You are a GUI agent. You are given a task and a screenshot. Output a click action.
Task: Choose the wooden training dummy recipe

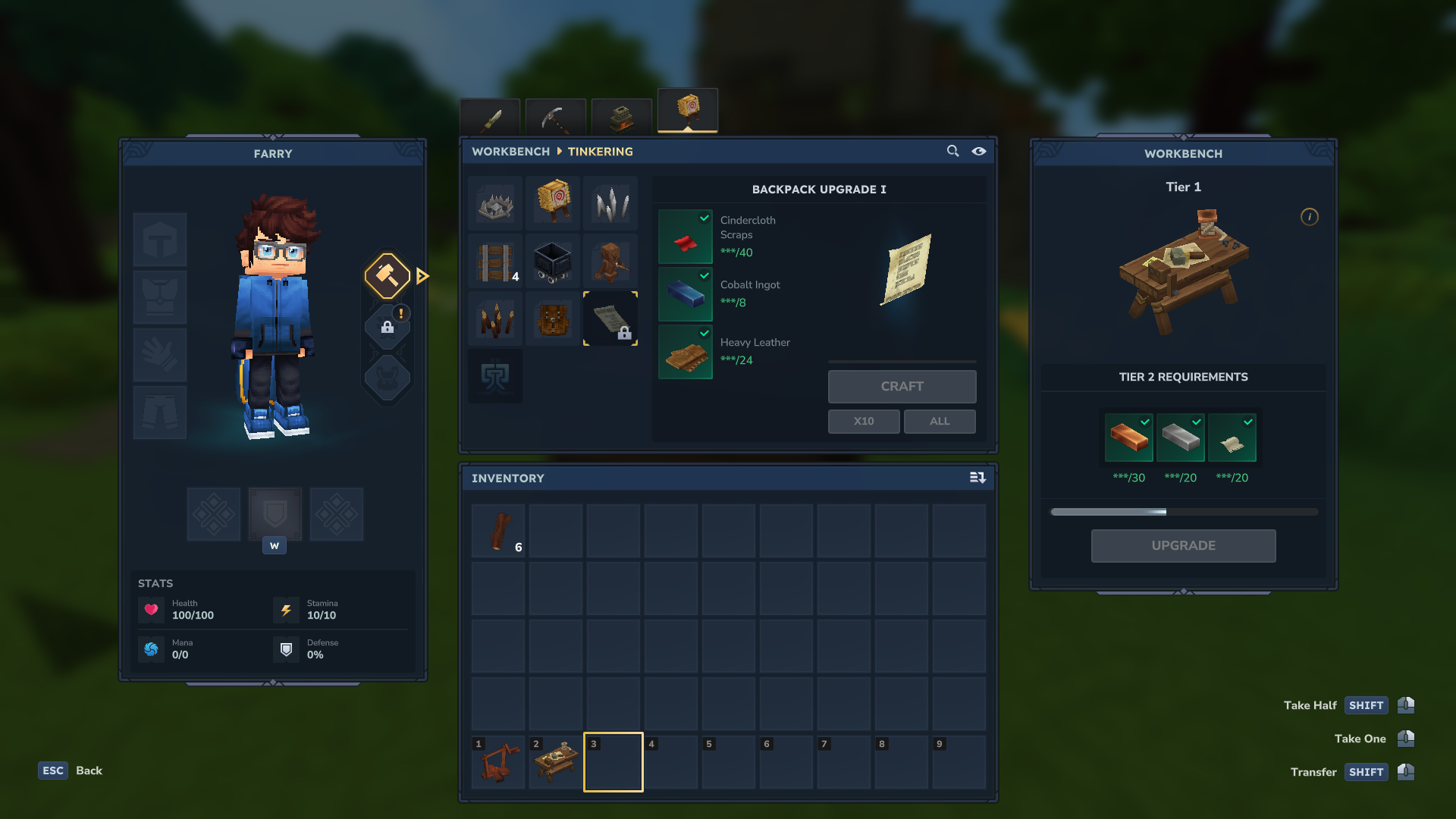pos(610,261)
